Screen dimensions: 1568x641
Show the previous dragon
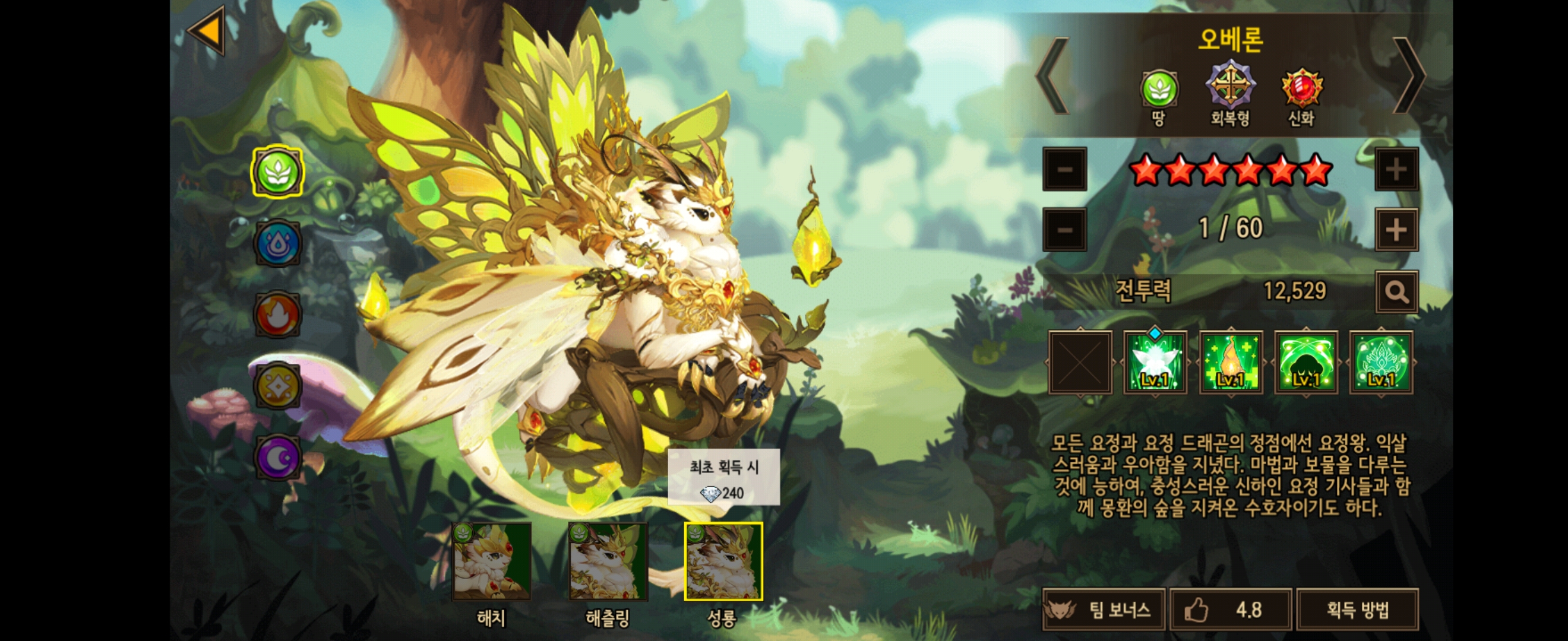[x=1052, y=76]
